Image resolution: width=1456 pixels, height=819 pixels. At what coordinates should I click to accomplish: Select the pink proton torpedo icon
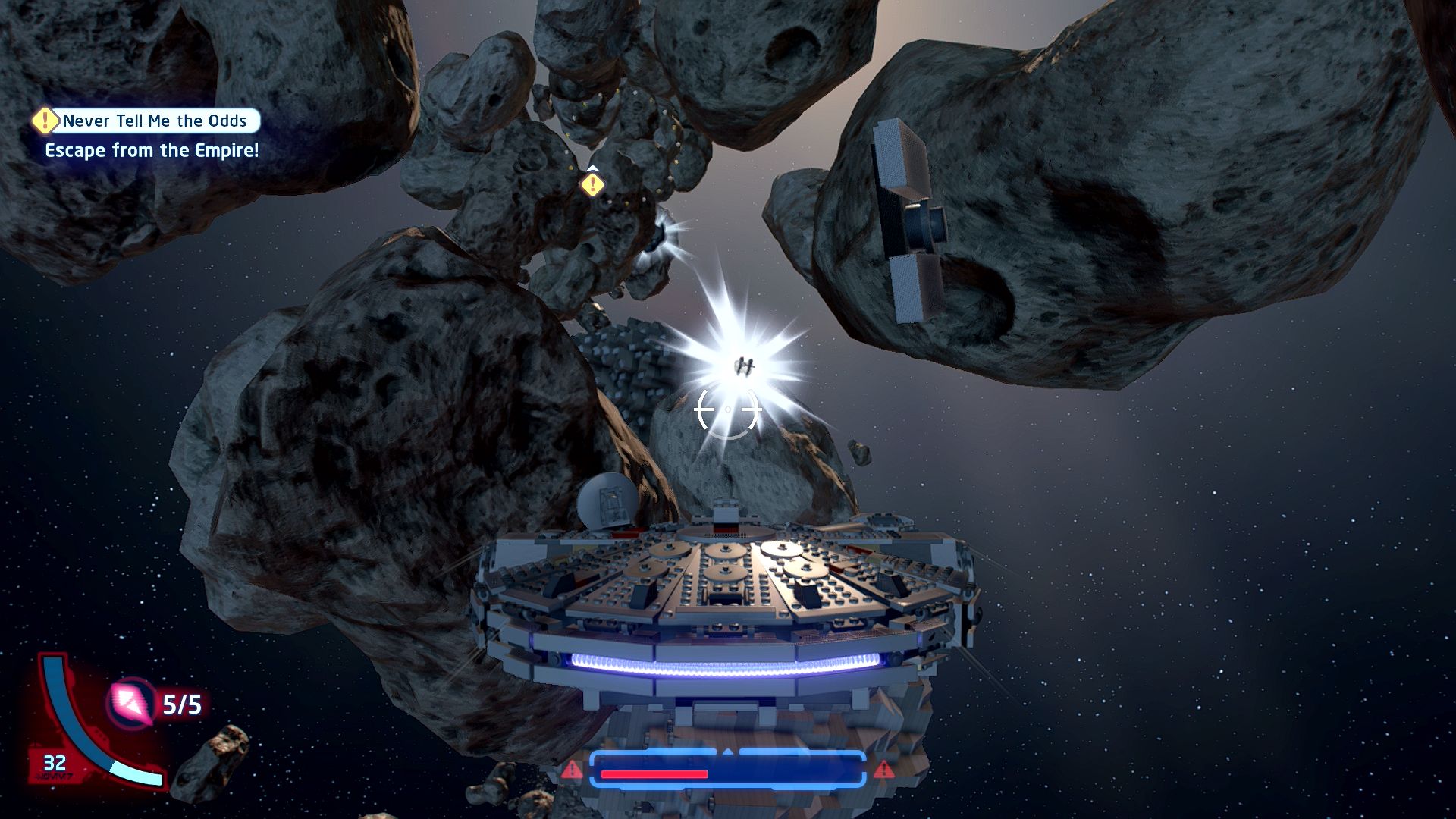point(131,702)
